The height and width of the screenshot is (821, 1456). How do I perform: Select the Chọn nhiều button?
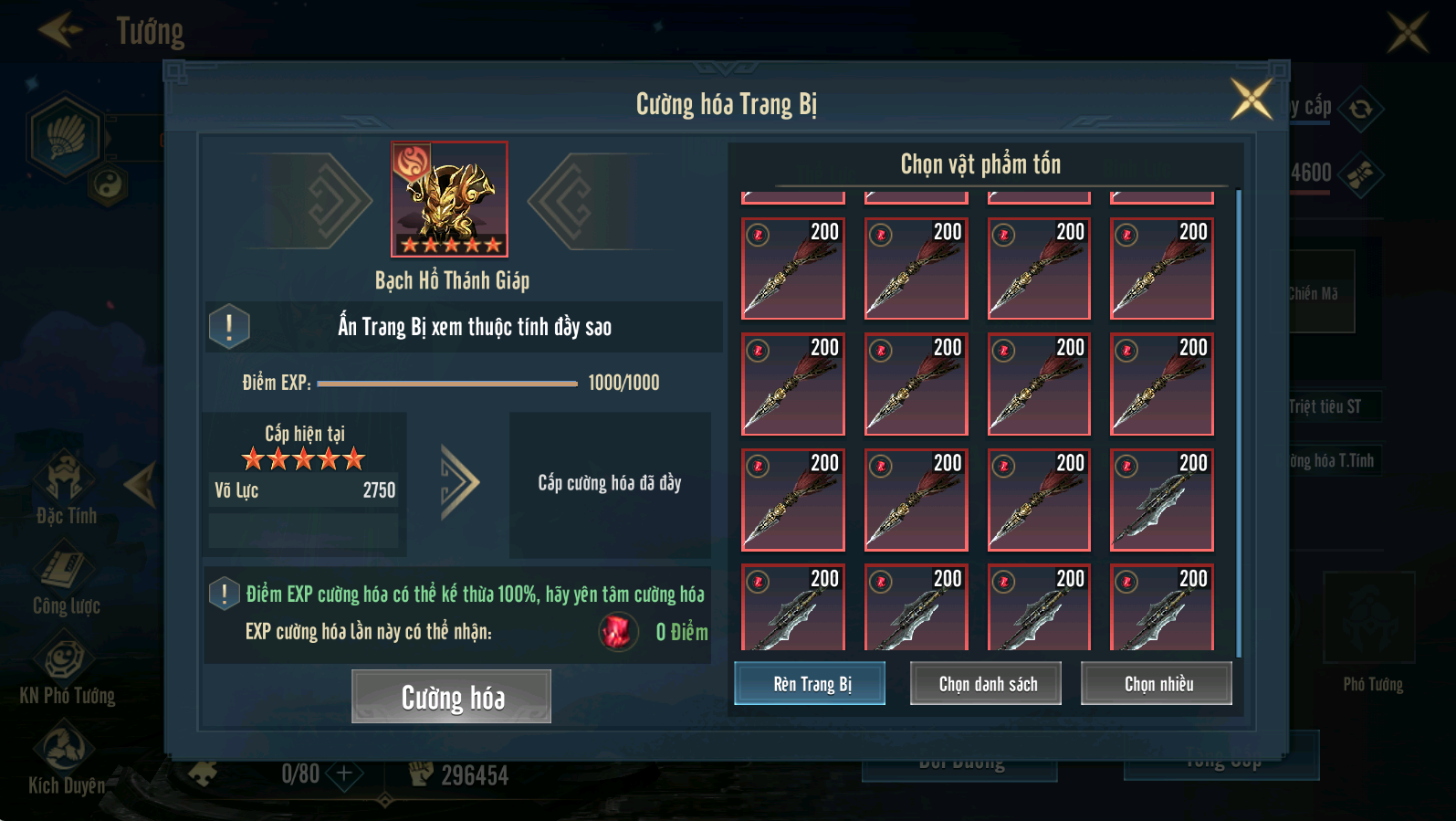[x=1157, y=683]
